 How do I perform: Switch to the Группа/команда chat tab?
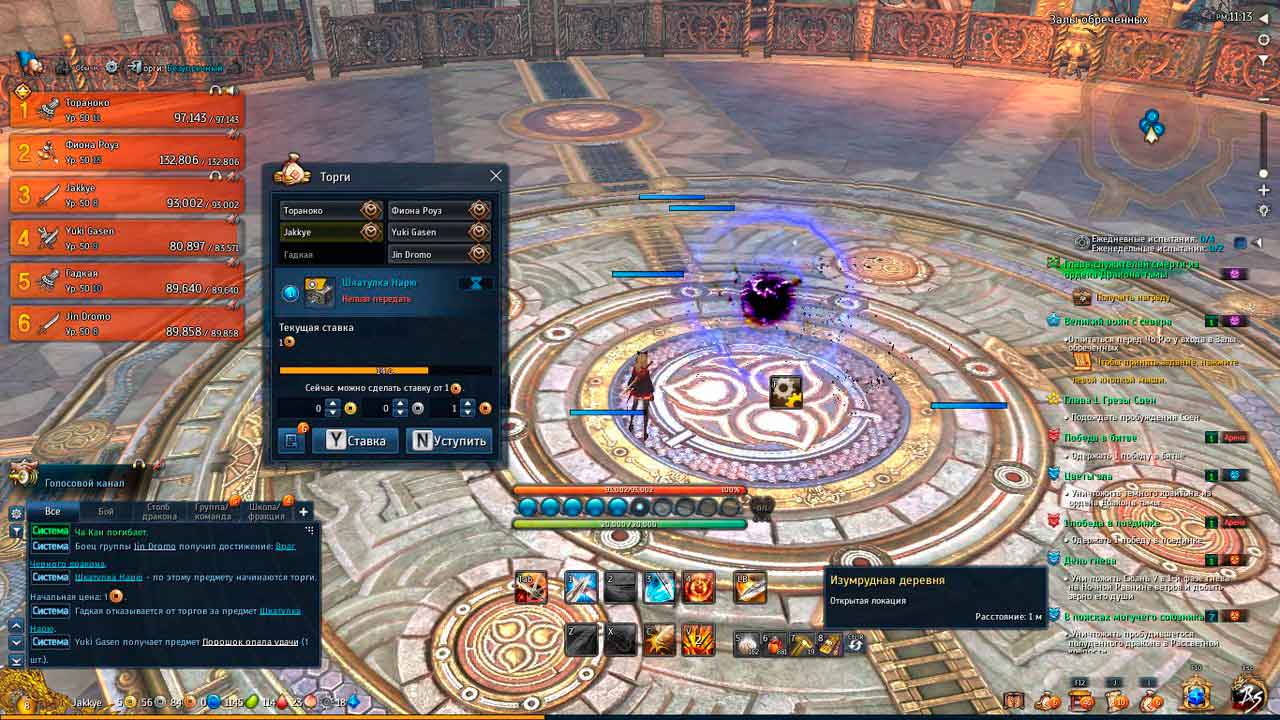(x=213, y=511)
